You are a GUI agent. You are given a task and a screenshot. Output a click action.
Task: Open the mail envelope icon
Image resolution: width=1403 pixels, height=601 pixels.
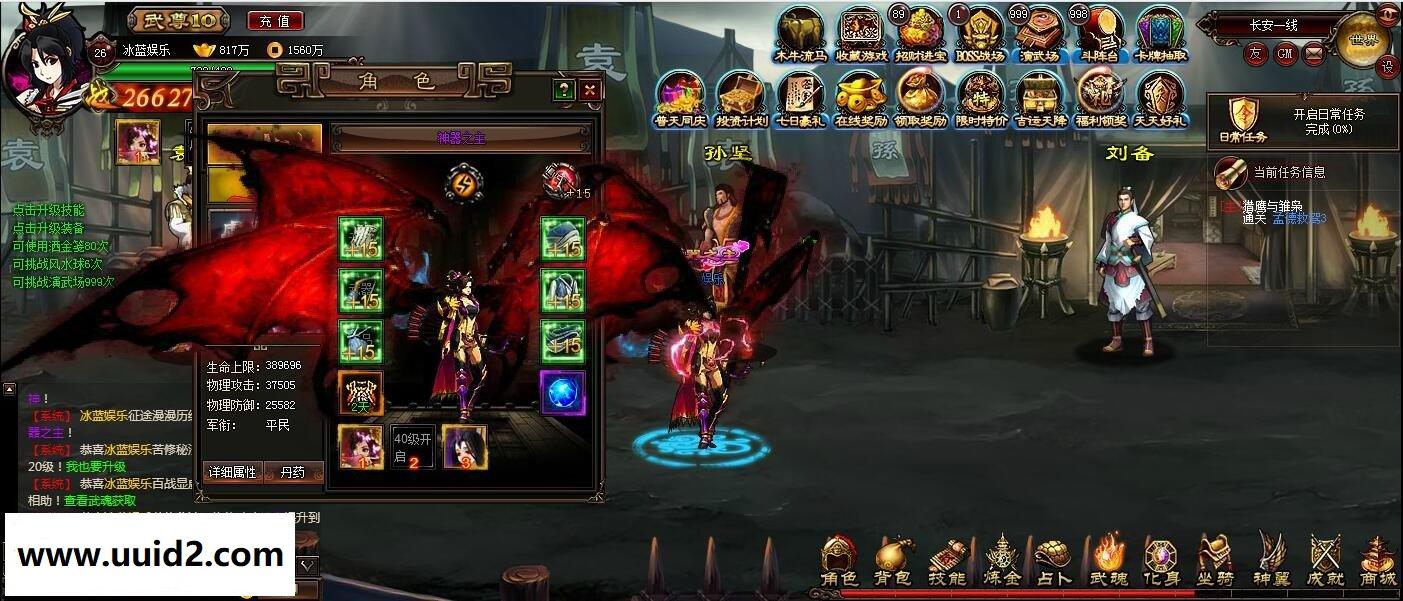[x=1314, y=53]
